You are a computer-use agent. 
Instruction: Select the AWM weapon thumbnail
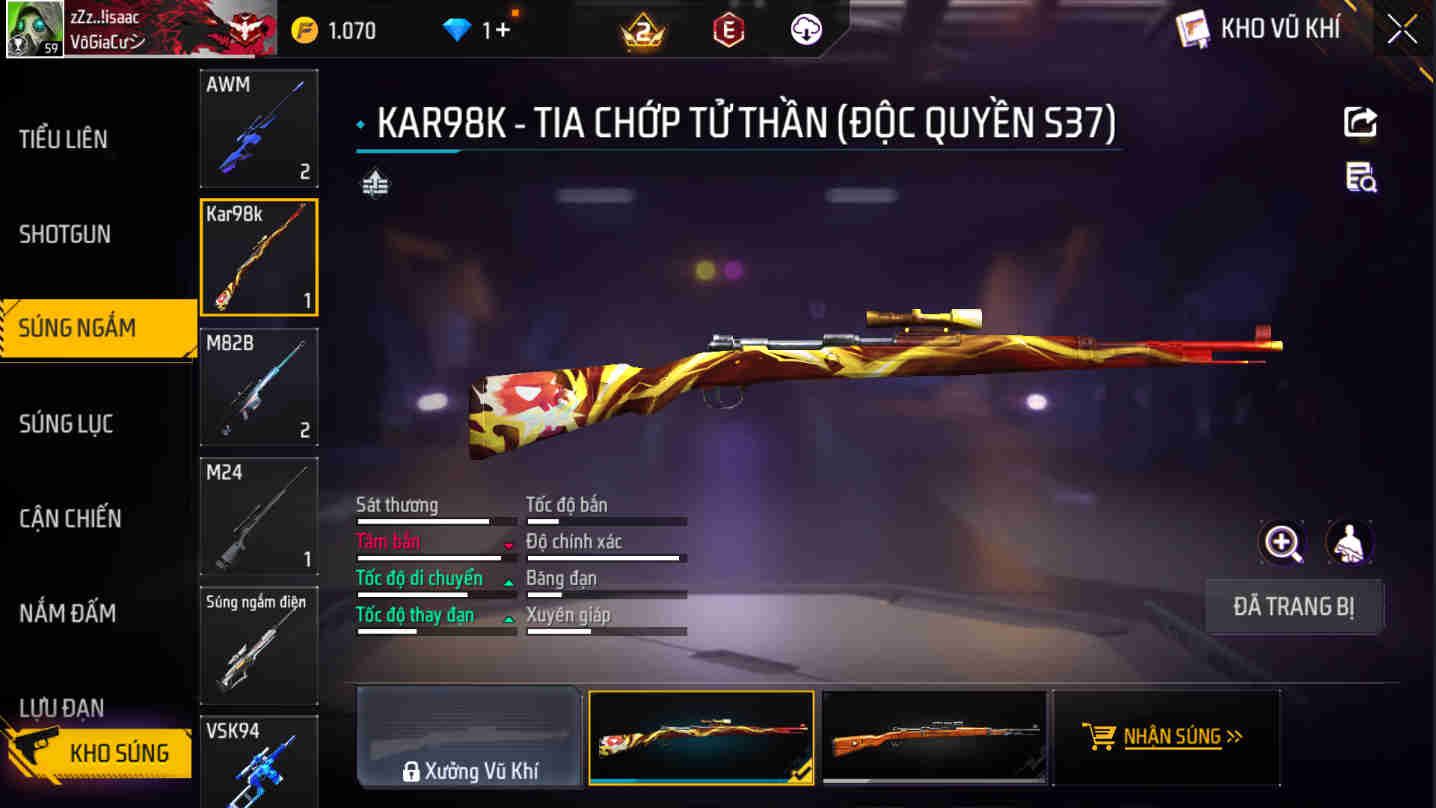coord(258,128)
